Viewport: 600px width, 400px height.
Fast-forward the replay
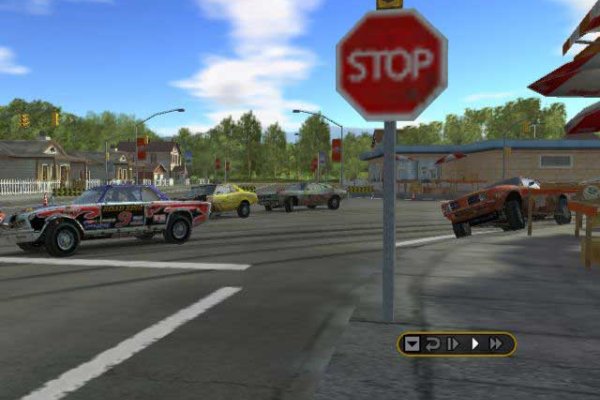click(x=496, y=344)
